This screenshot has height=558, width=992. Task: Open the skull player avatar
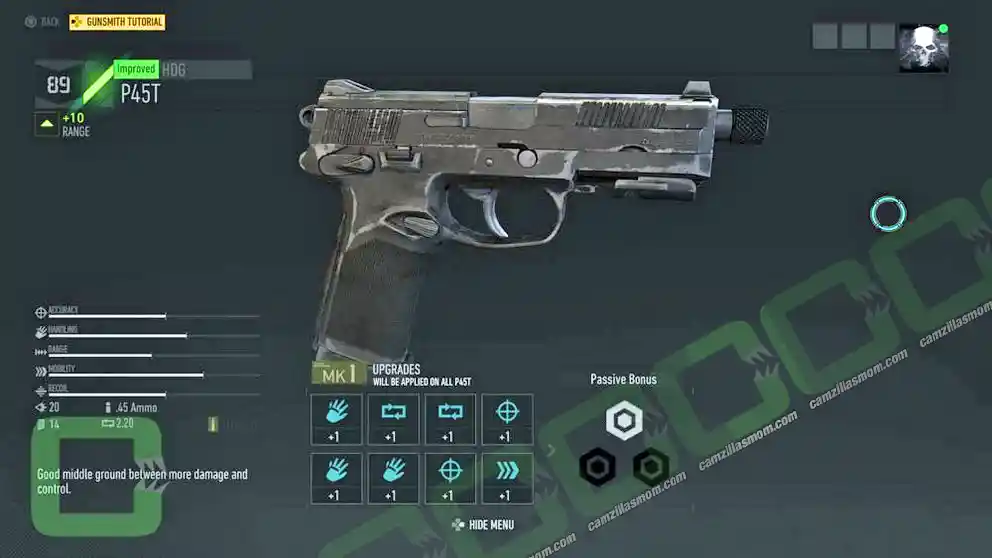[x=922, y=47]
